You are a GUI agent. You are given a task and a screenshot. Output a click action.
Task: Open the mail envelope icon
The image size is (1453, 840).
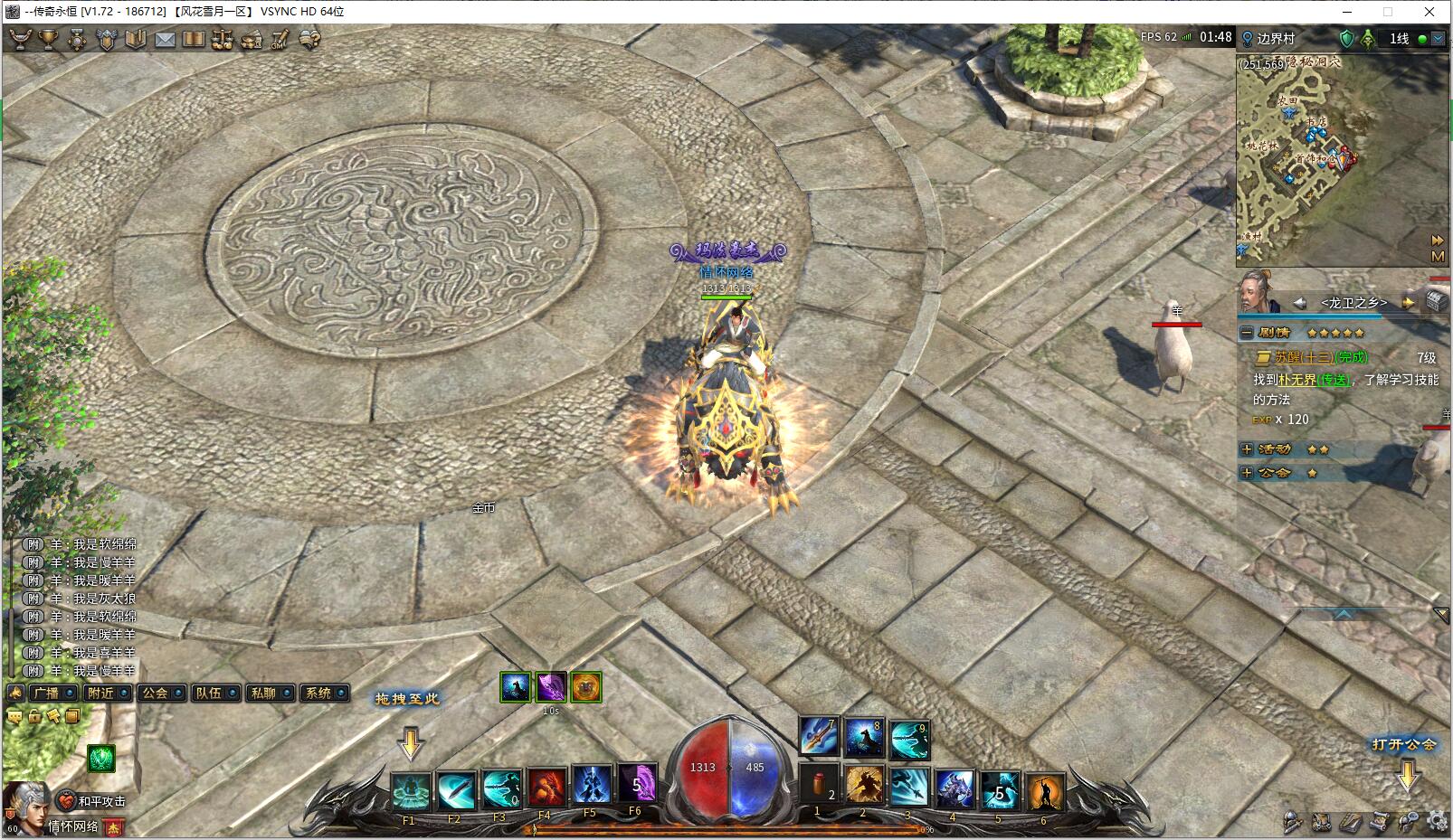click(x=165, y=40)
